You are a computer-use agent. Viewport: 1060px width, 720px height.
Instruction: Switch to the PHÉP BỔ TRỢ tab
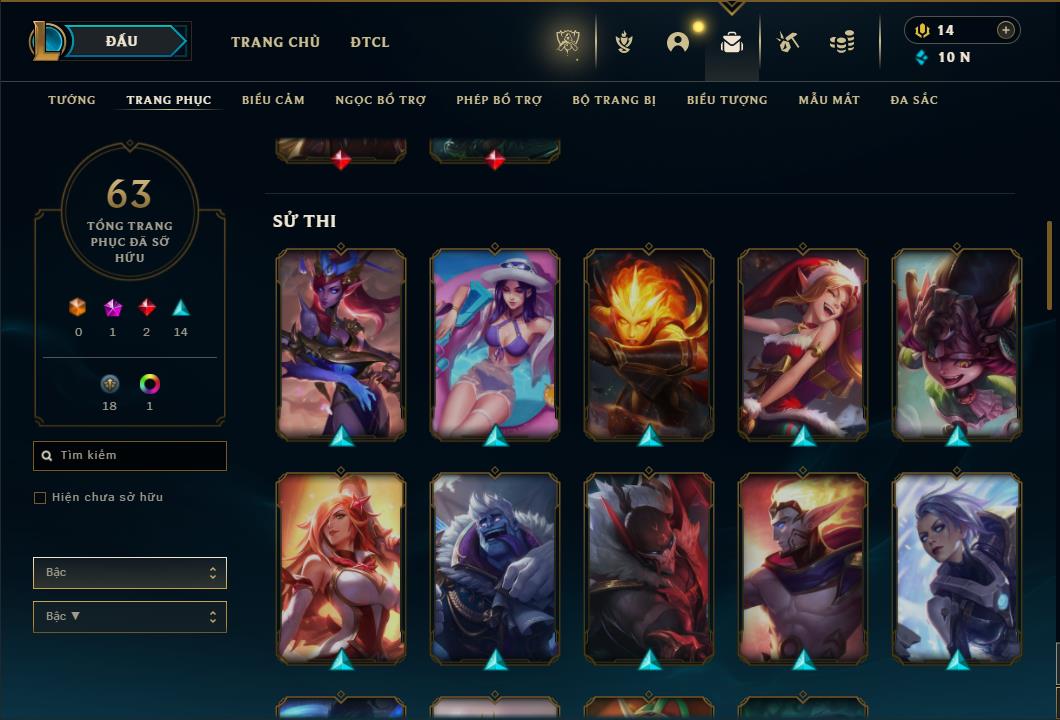pyautogui.click(x=499, y=100)
